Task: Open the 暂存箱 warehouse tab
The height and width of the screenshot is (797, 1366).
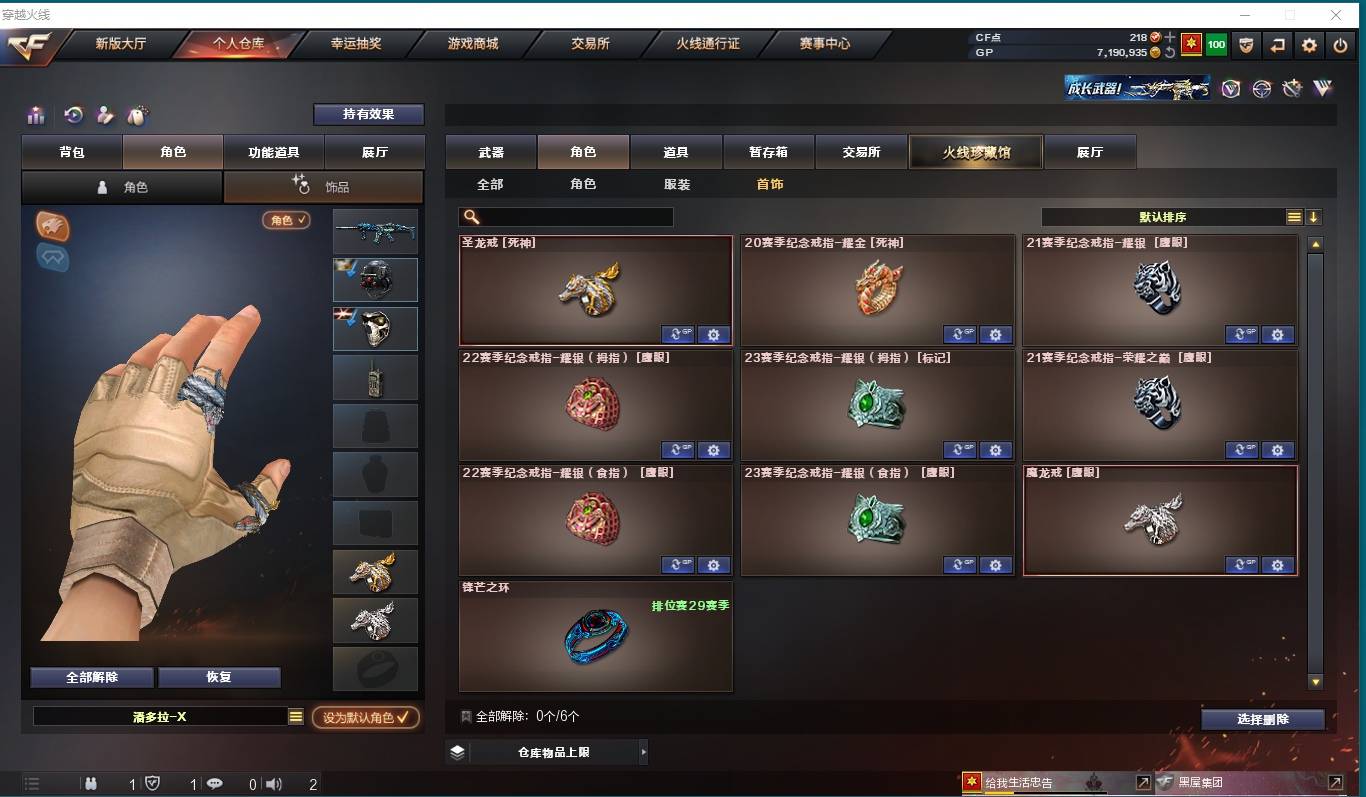Action: tap(768, 152)
